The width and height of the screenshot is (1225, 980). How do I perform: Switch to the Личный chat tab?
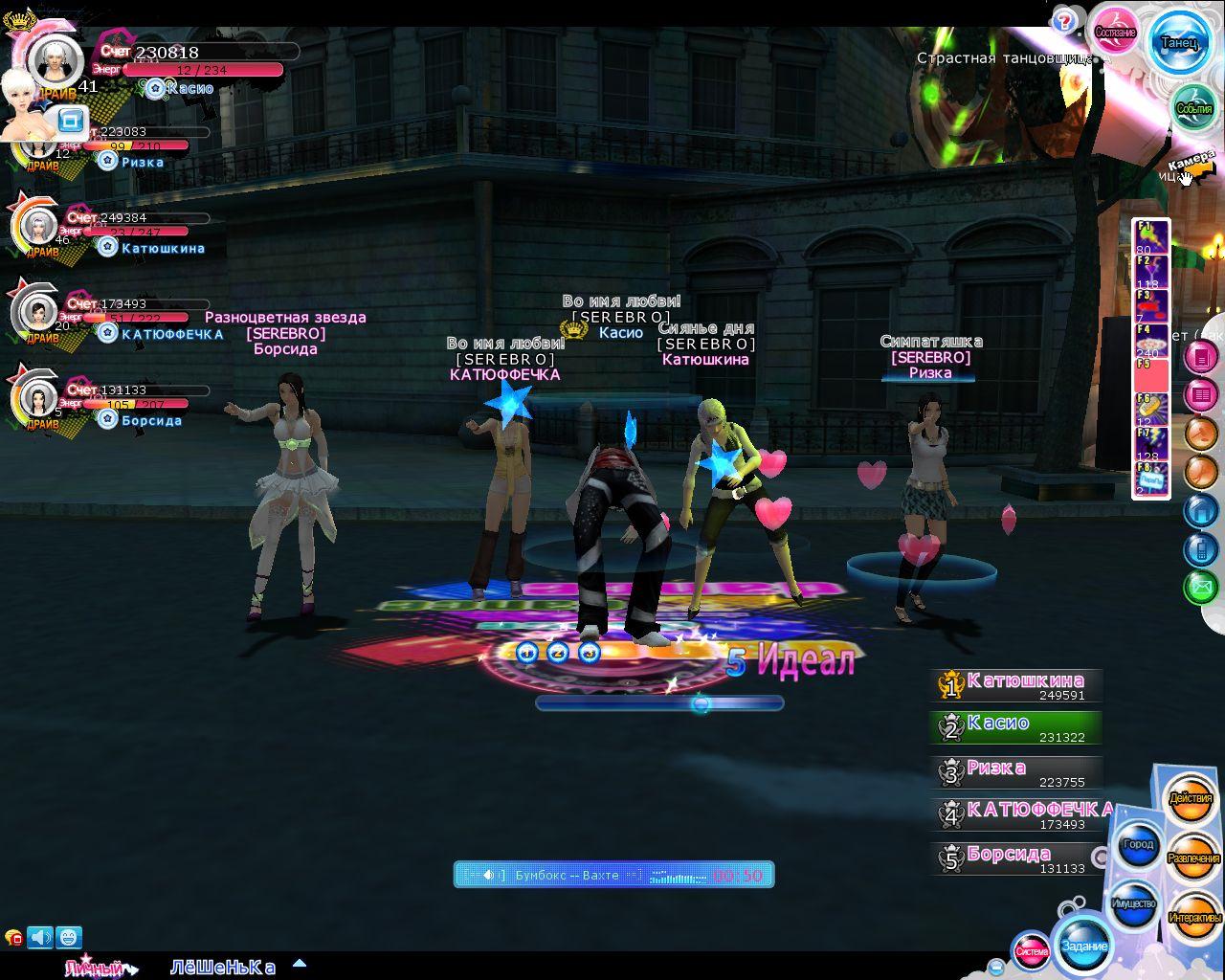click(96, 968)
